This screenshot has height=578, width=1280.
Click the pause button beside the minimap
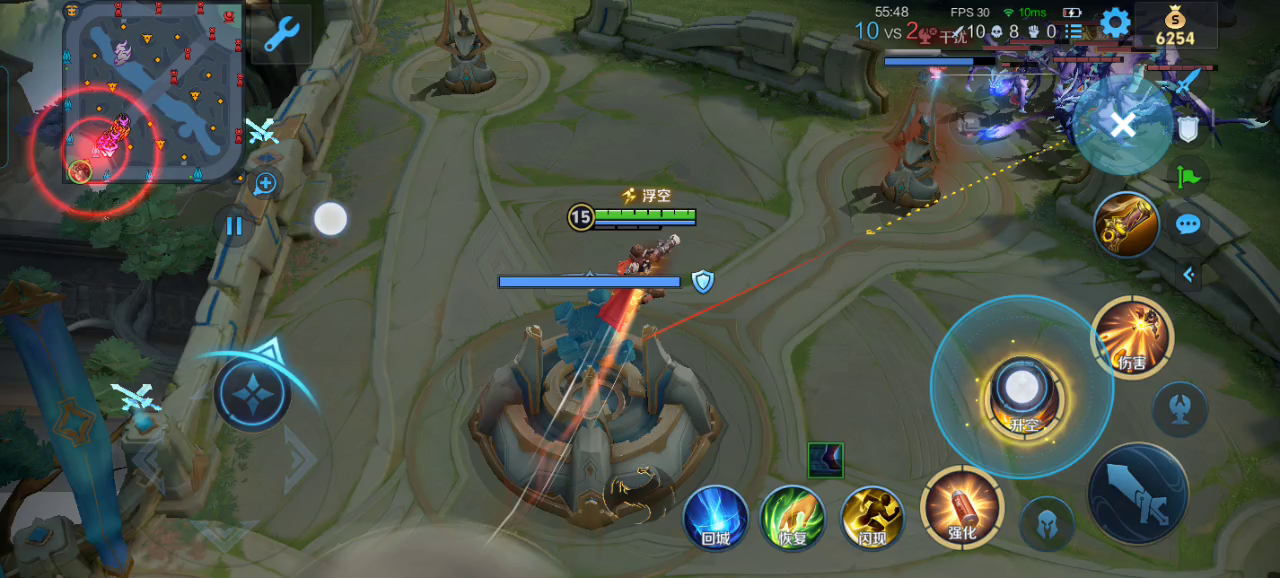coord(234,226)
